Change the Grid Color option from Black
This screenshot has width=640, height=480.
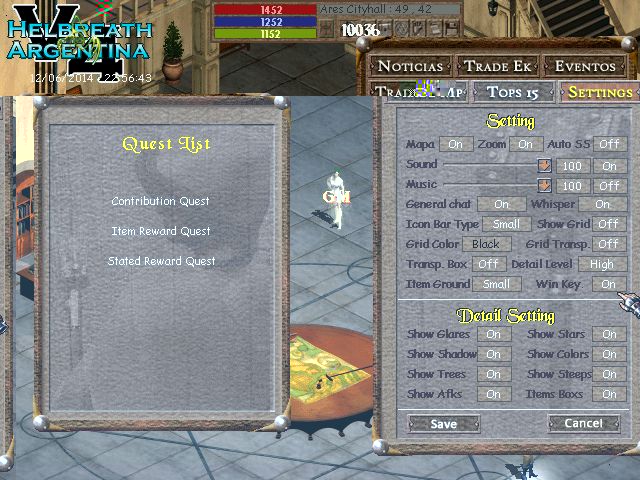click(486, 244)
